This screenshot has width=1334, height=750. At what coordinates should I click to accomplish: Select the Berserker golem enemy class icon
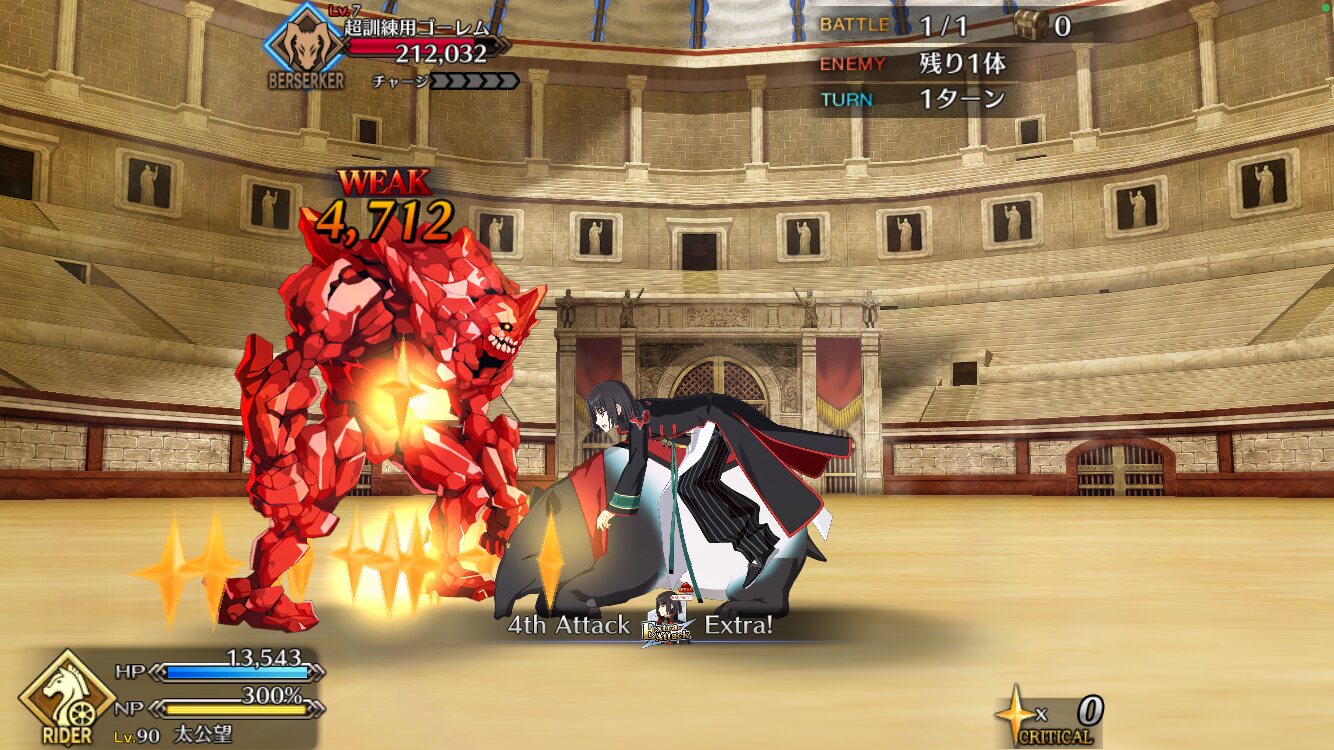(305, 44)
